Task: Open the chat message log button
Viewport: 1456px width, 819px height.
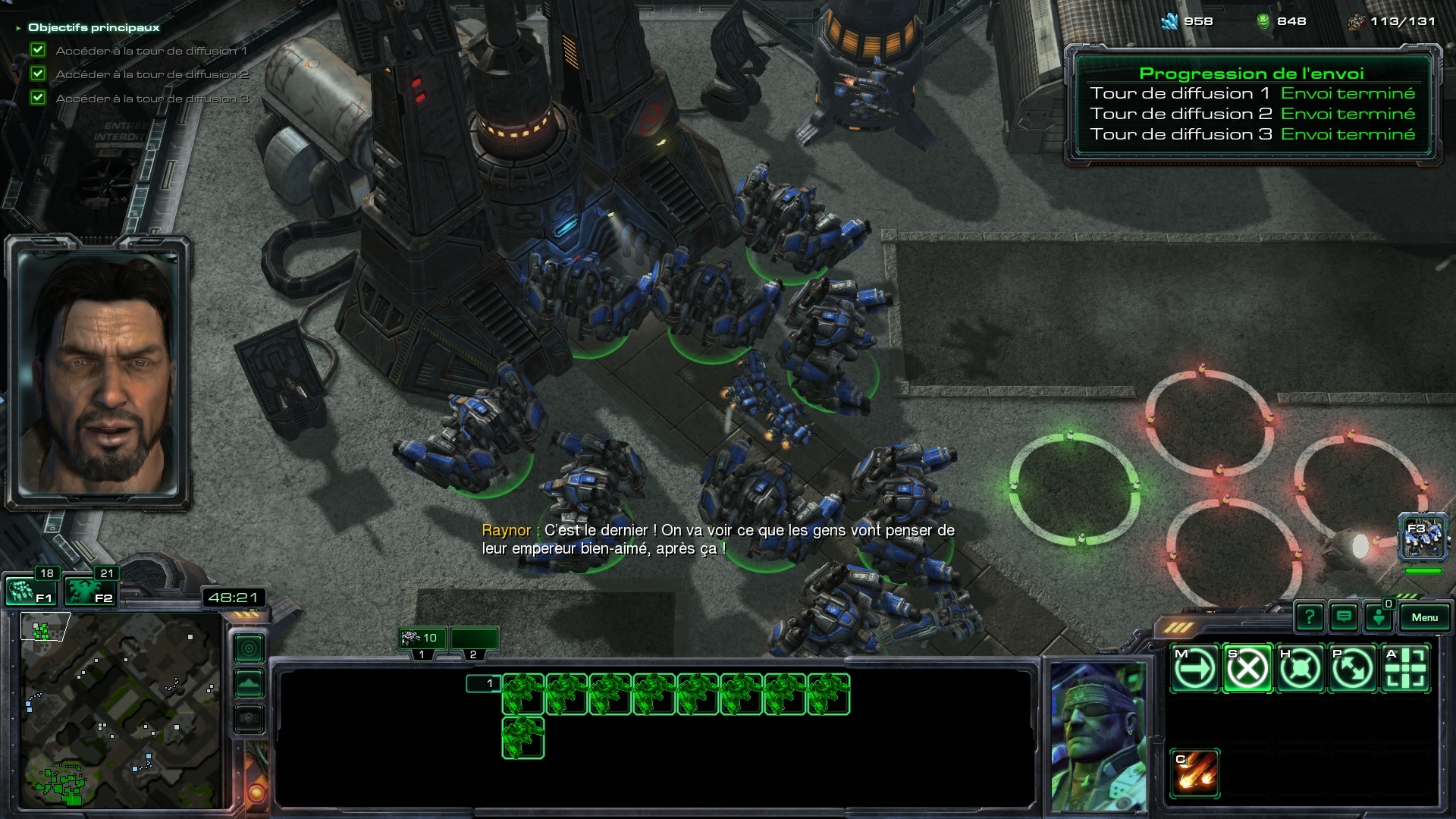Action: tap(1344, 617)
